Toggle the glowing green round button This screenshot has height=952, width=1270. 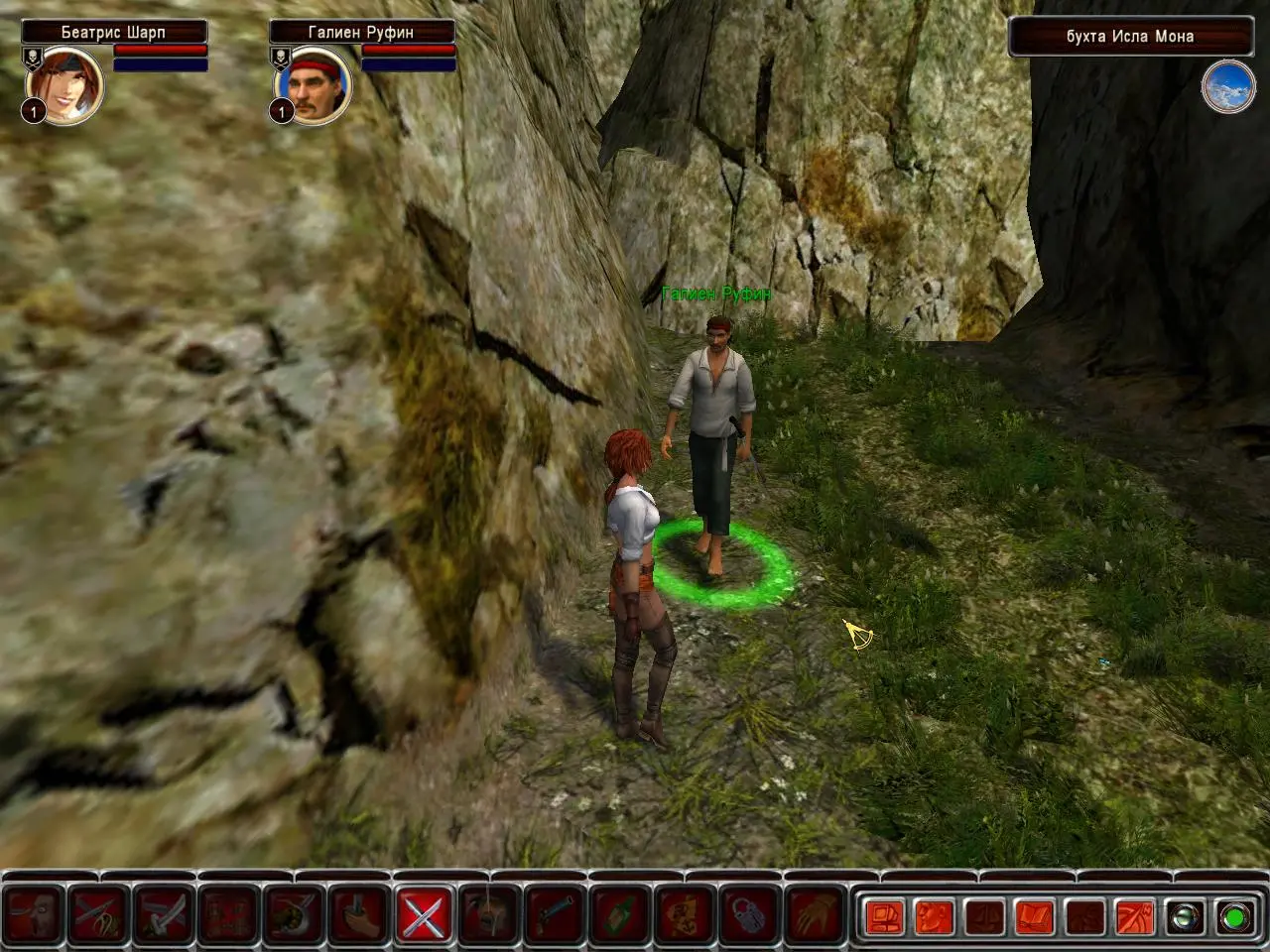[x=1234, y=917]
